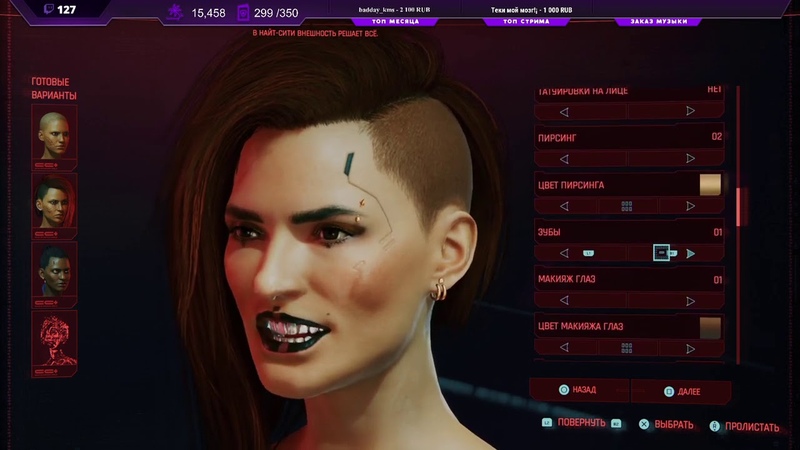This screenshot has width=800, height=450.
Task: Select previous piercing option with left arrow
Action: [564, 159]
